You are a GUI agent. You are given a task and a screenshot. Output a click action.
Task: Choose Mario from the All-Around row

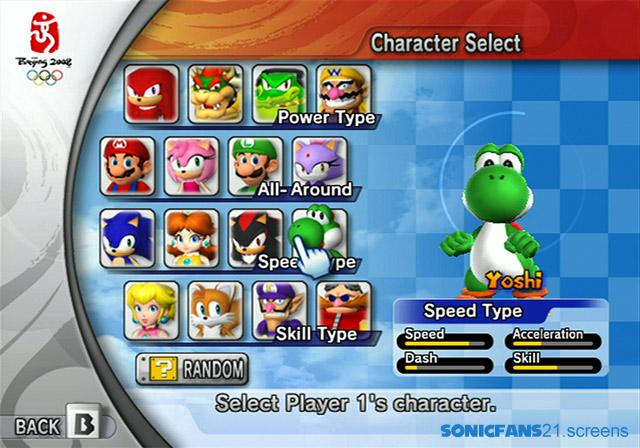(x=126, y=166)
